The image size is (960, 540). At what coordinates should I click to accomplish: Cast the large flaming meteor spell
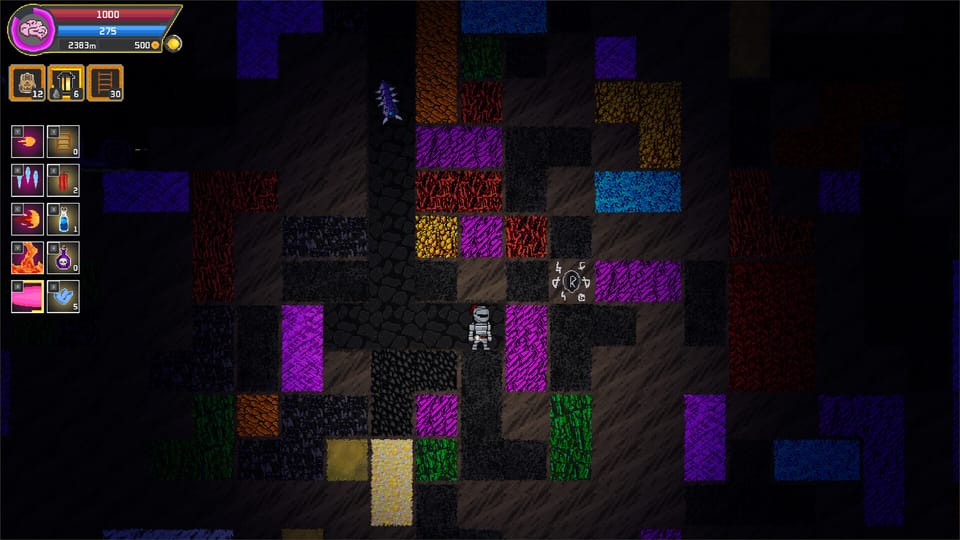[x=27, y=218]
